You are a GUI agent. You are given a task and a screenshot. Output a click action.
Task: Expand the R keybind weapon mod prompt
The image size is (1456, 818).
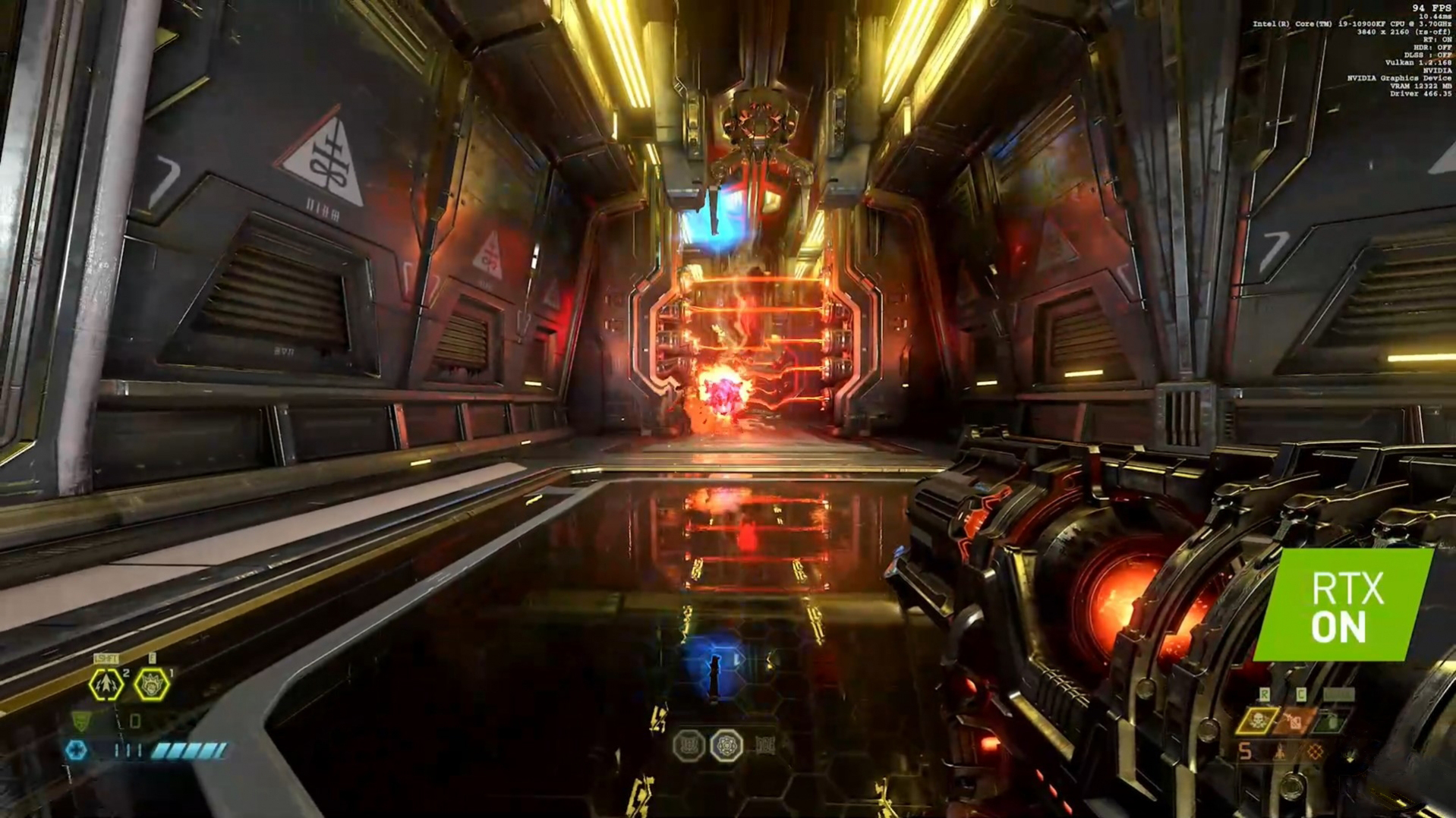tap(1265, 693)
